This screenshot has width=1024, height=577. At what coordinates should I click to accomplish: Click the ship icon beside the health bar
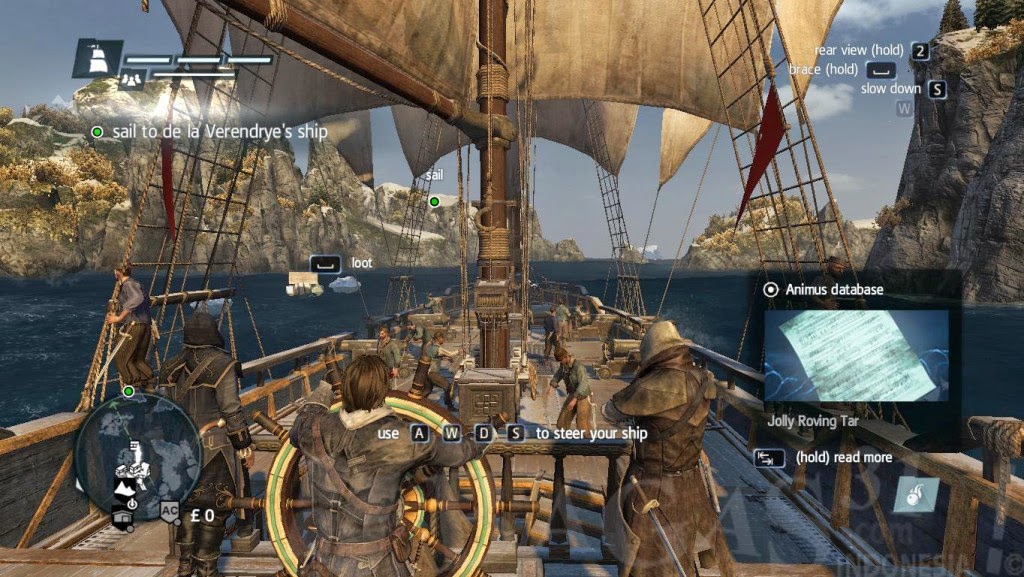click(x=98, y=59)
